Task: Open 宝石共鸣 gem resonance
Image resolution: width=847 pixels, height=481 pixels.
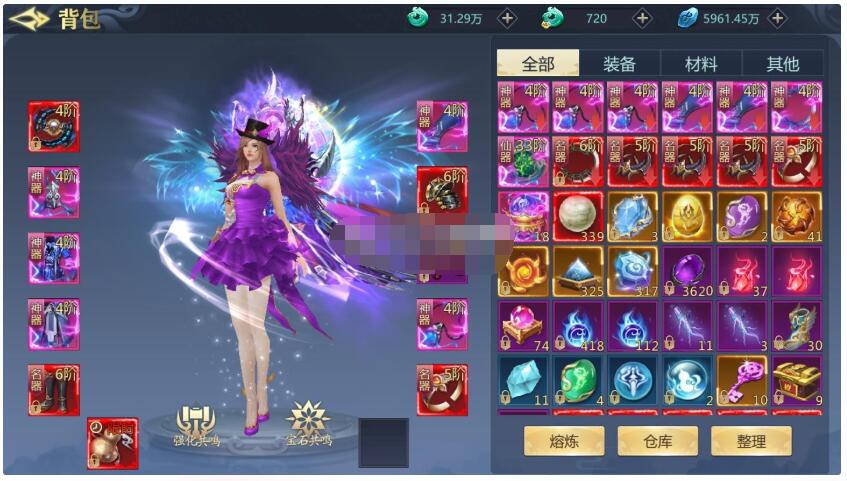Action: coord(308,426)
